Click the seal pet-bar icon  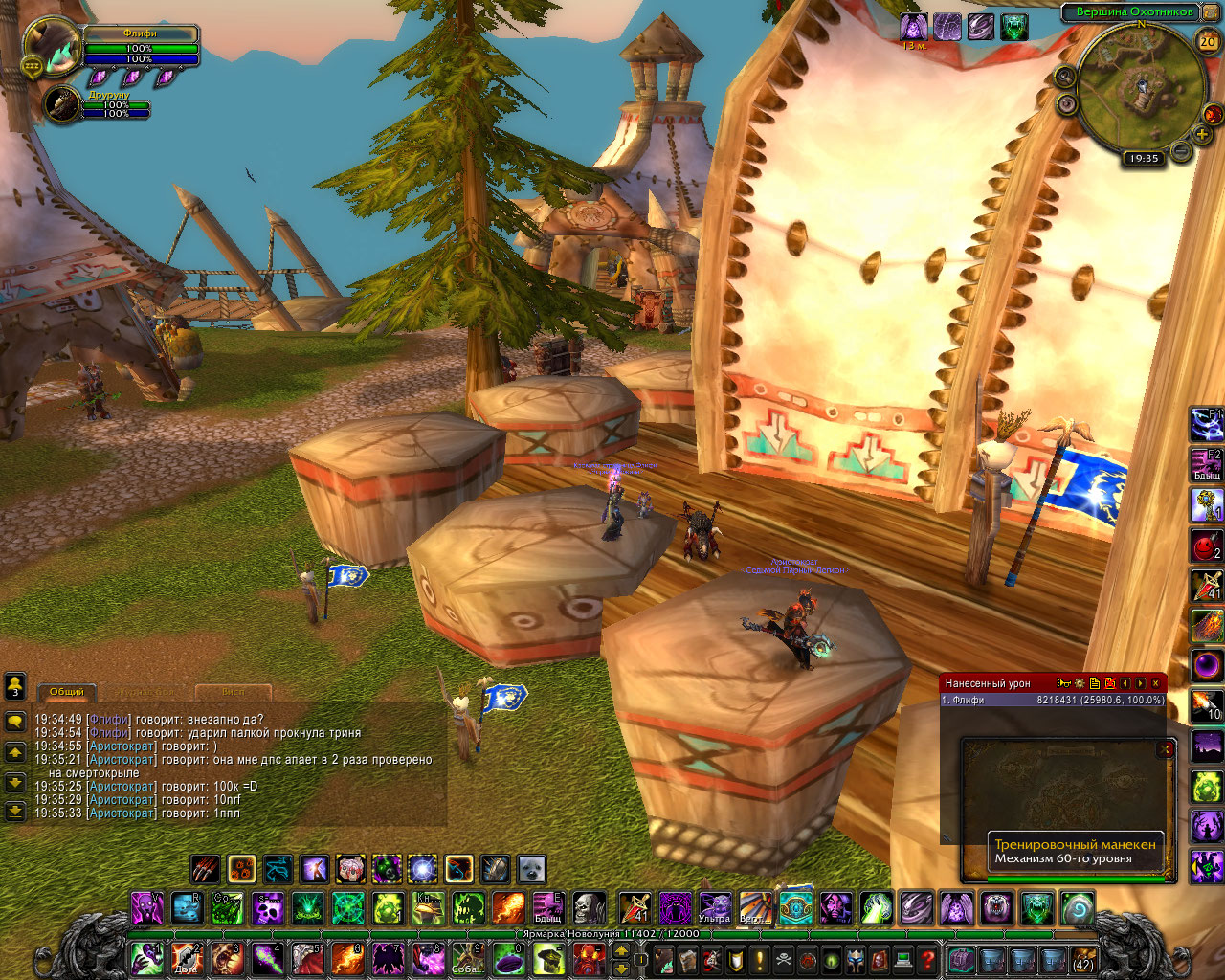(531, 869)
